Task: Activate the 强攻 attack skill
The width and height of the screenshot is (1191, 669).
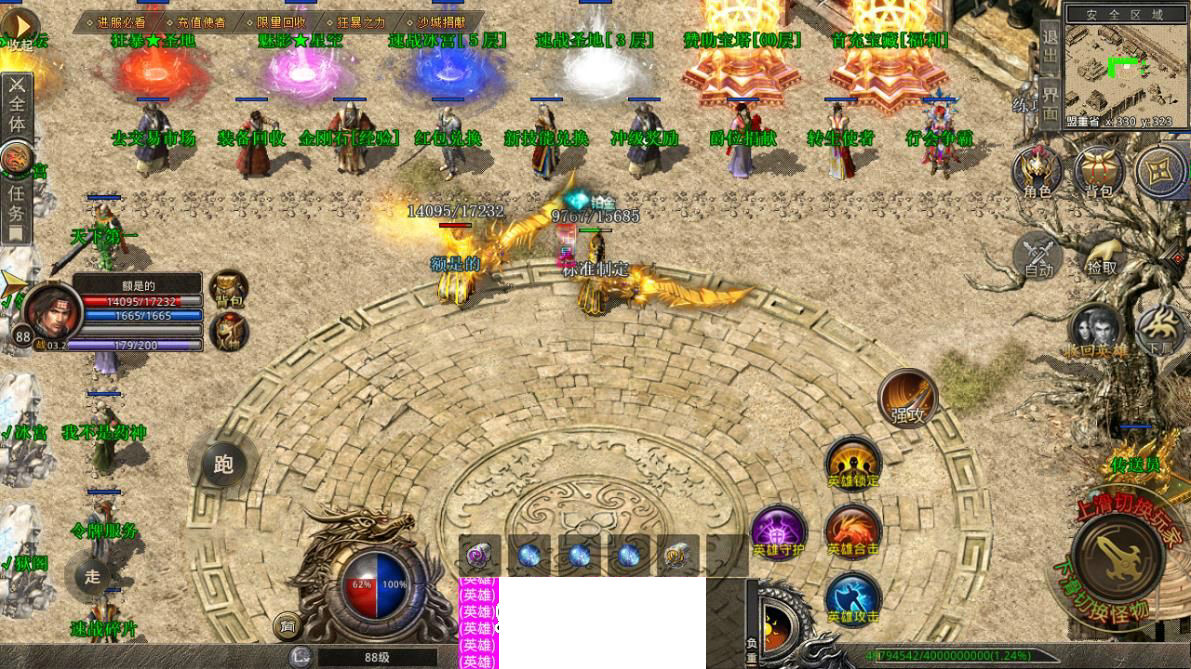Action: tap(907, 397)
